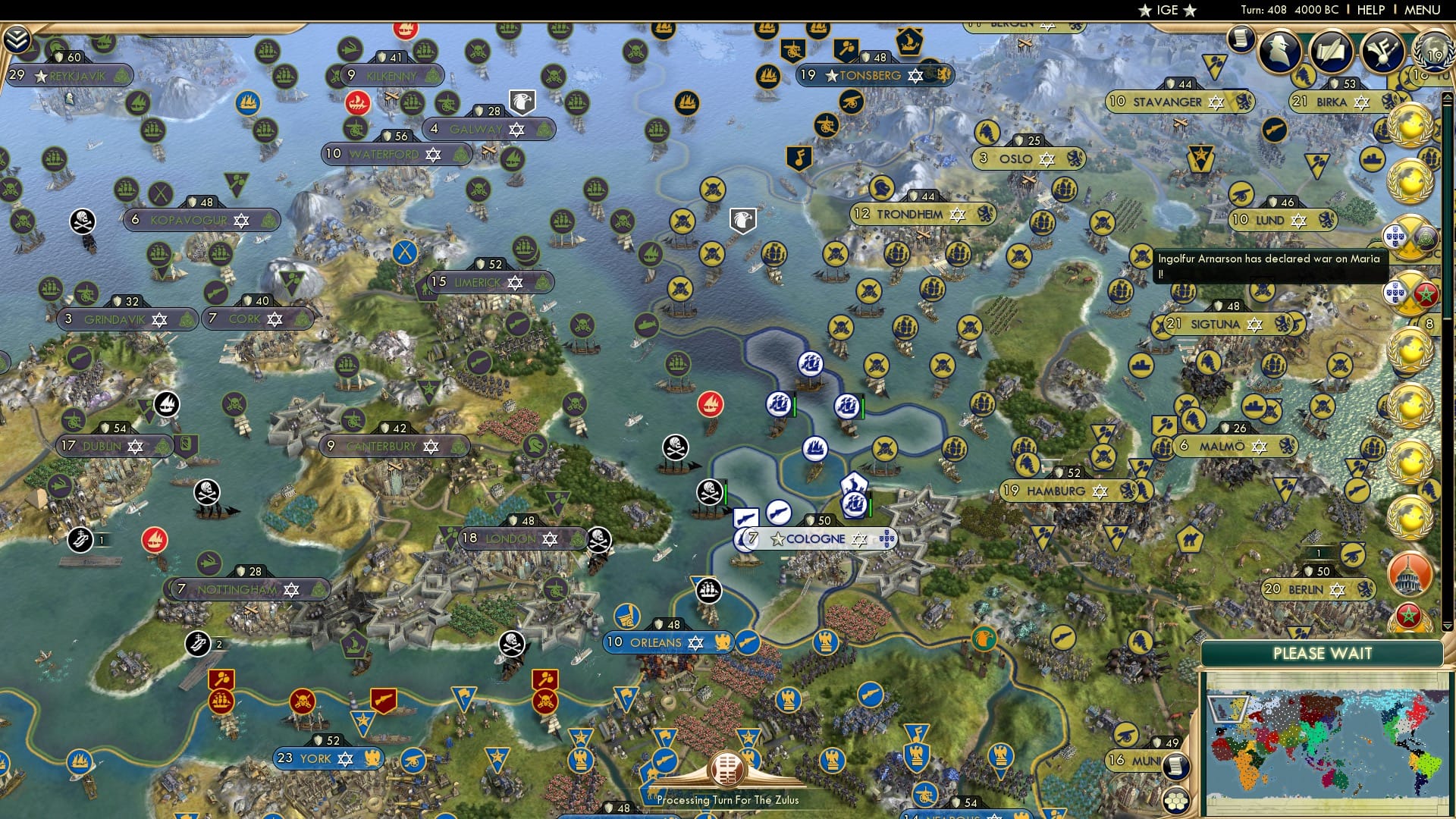Click the up arrow on the notification scrollbar
Image resolution: width=1456 pixels, height=819 pixels.
coord(1446,99)
